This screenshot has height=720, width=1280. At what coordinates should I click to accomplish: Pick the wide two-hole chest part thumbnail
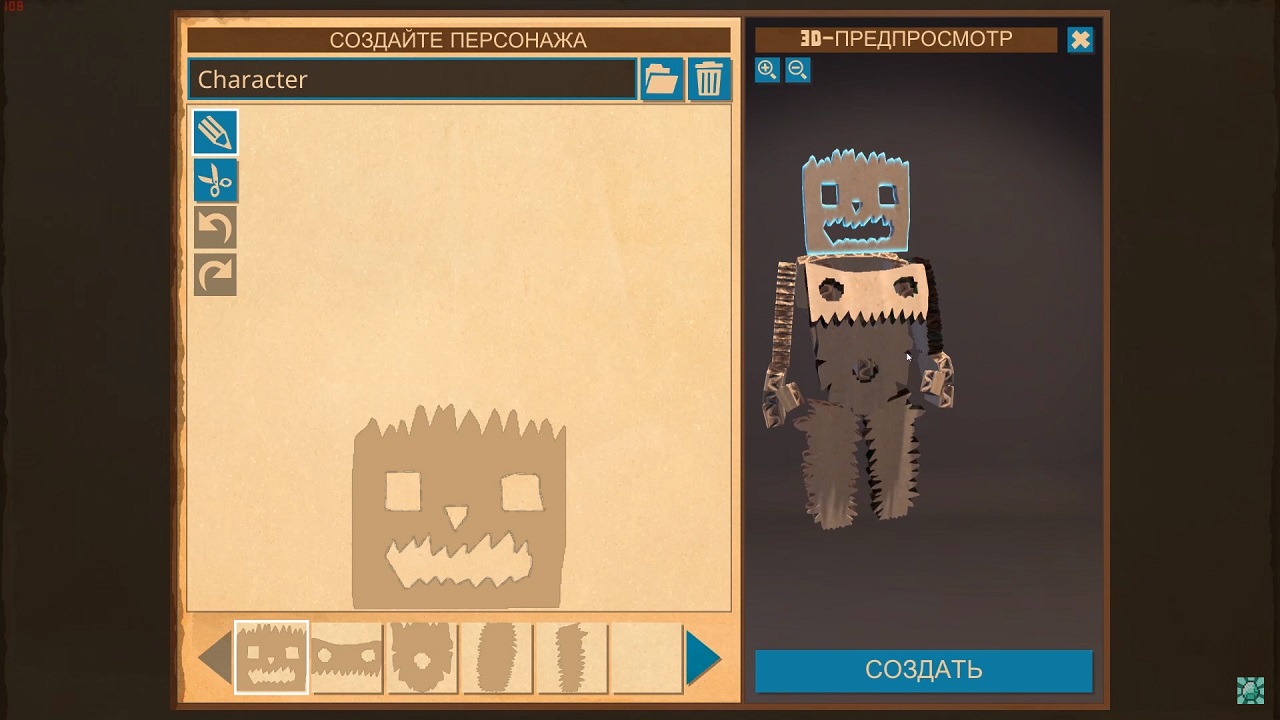tap(347, 658)
